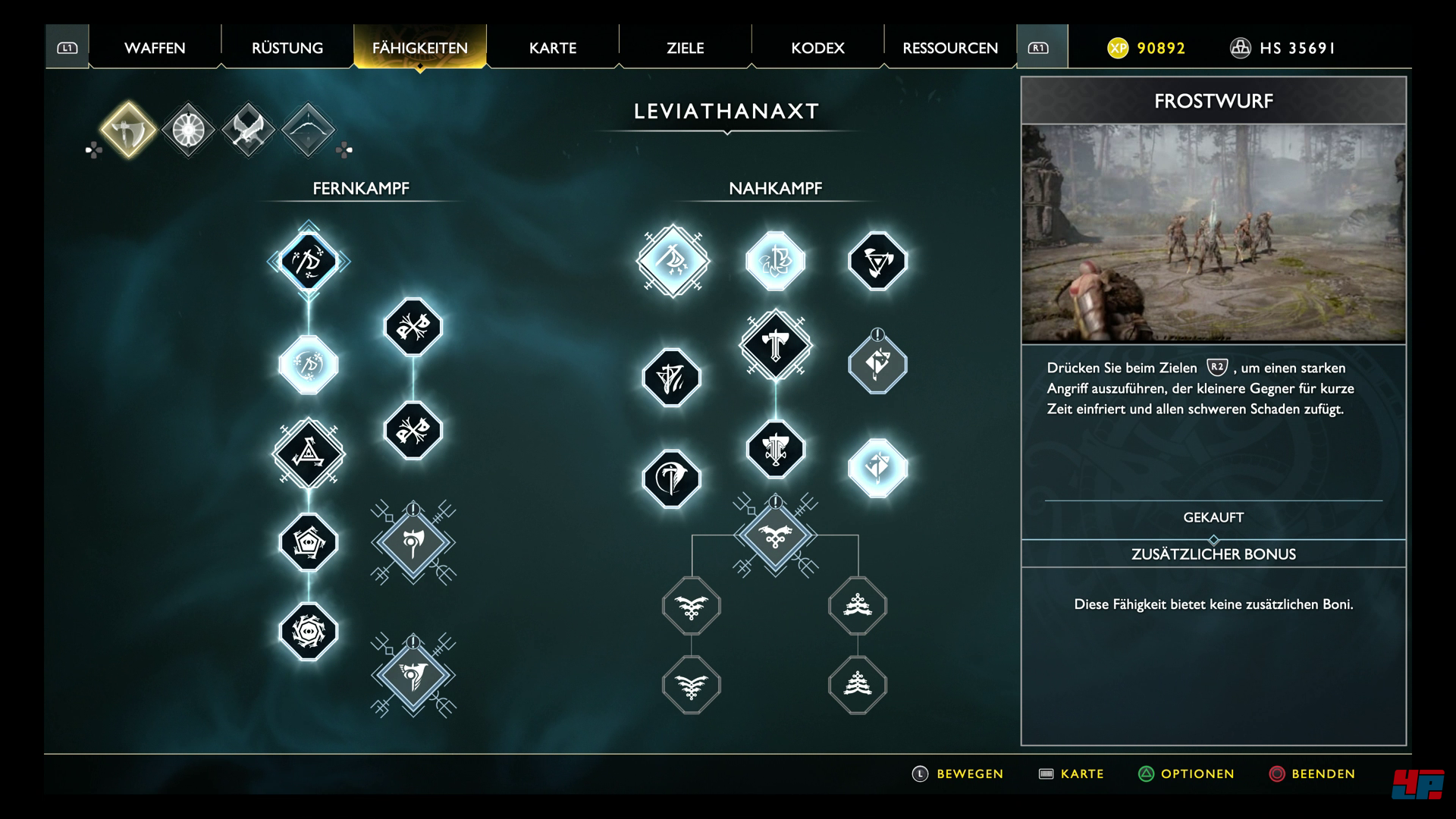Choose the triangle rune skill in Fernkampf
The height and width of the screenshot is (819, 1456).
tap(309, 453)
